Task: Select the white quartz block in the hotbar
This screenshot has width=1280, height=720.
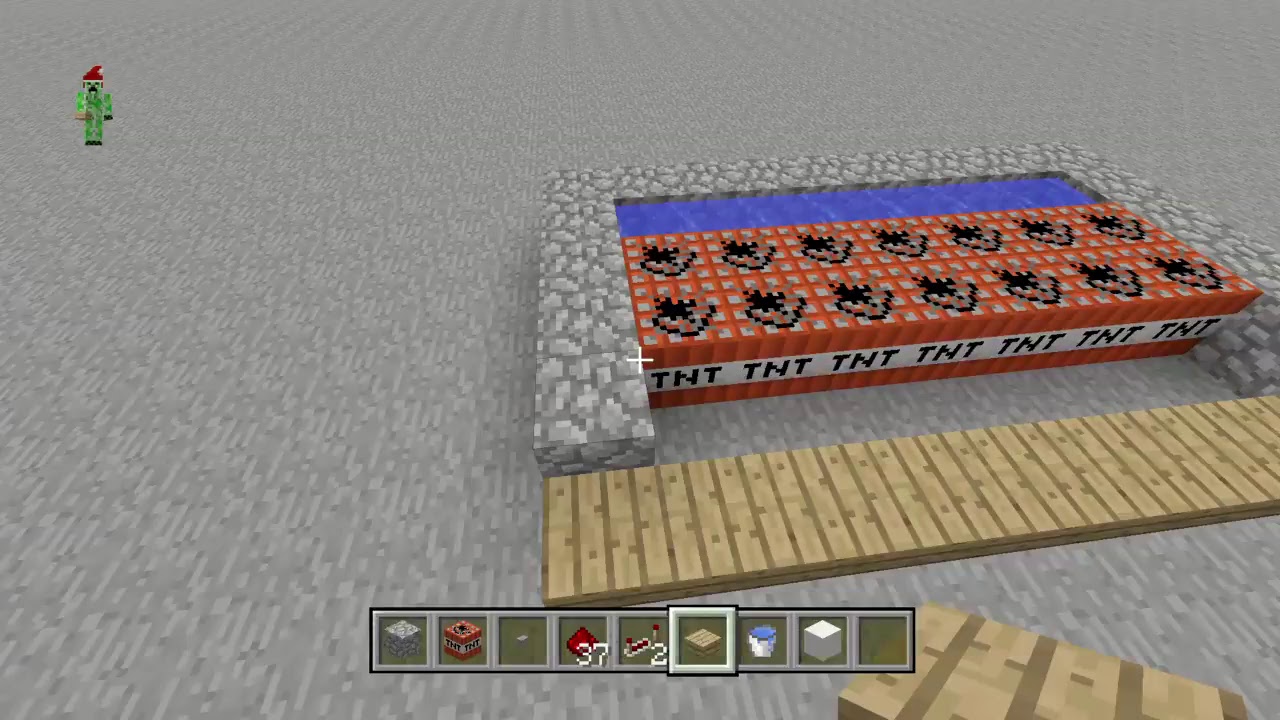Action: point(822,640)
